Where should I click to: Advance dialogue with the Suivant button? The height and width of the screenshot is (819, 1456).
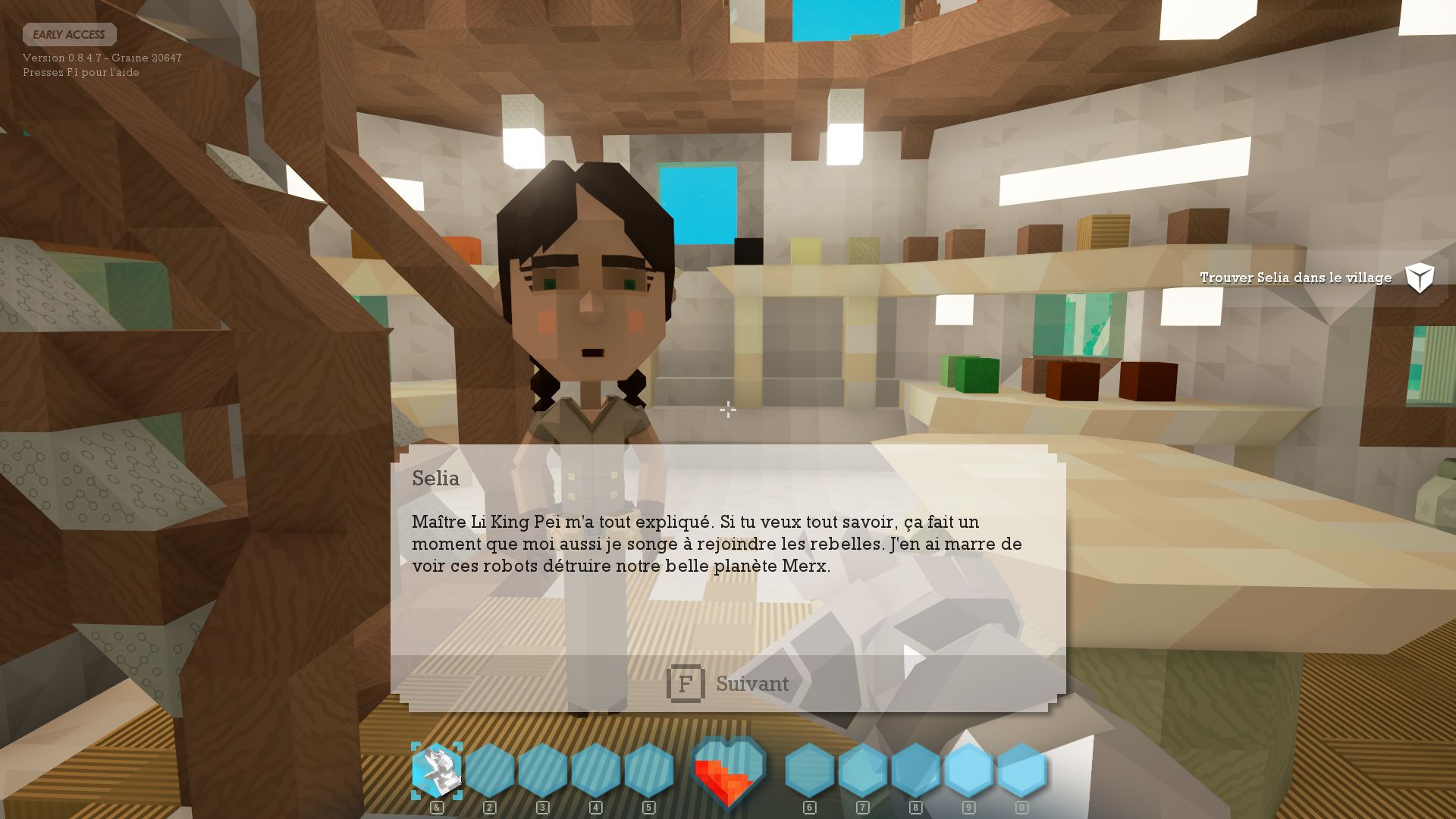[728, 683]
